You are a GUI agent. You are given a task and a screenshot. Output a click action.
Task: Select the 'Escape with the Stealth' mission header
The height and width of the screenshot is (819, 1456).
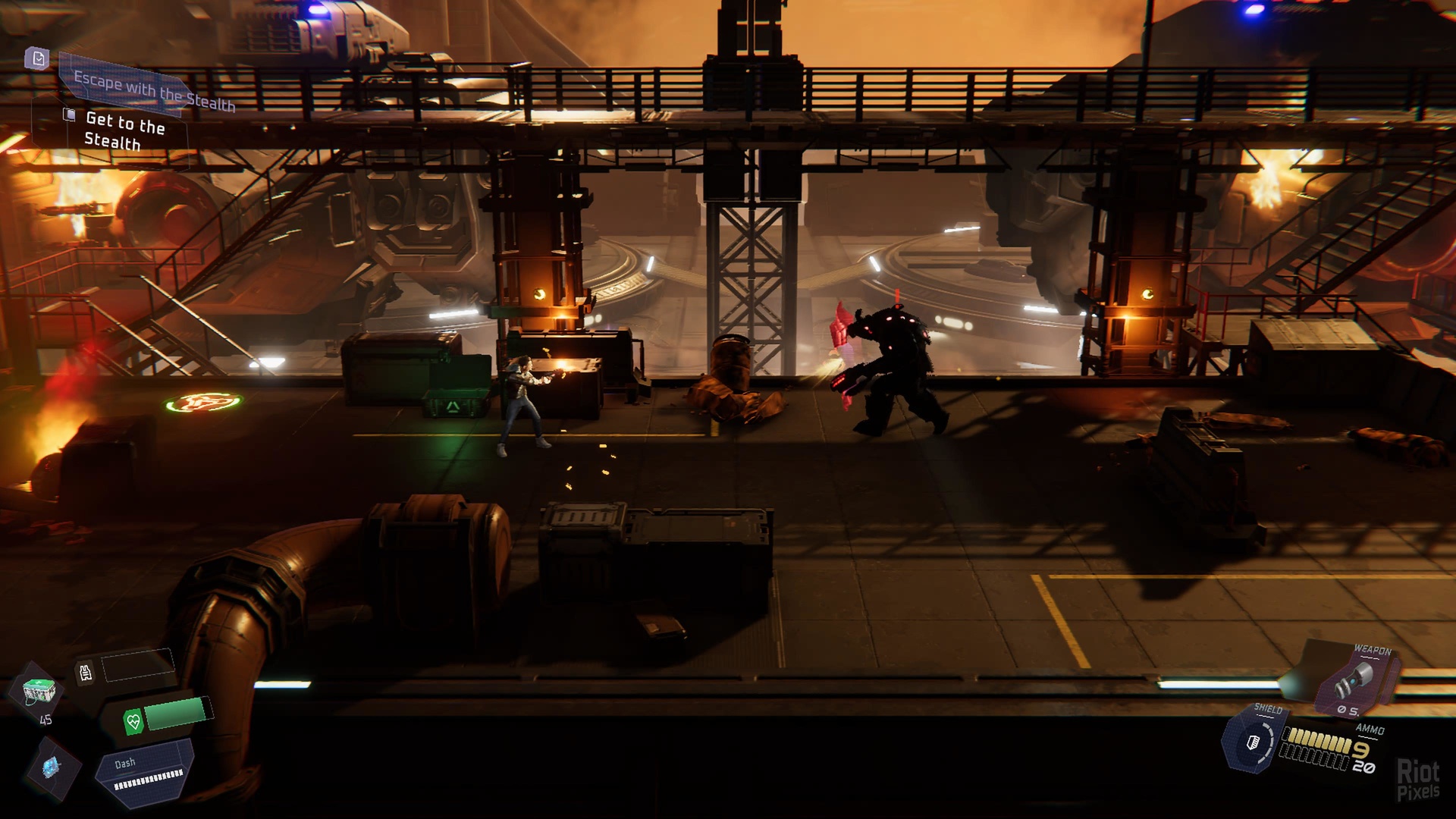tap(154, 91)
